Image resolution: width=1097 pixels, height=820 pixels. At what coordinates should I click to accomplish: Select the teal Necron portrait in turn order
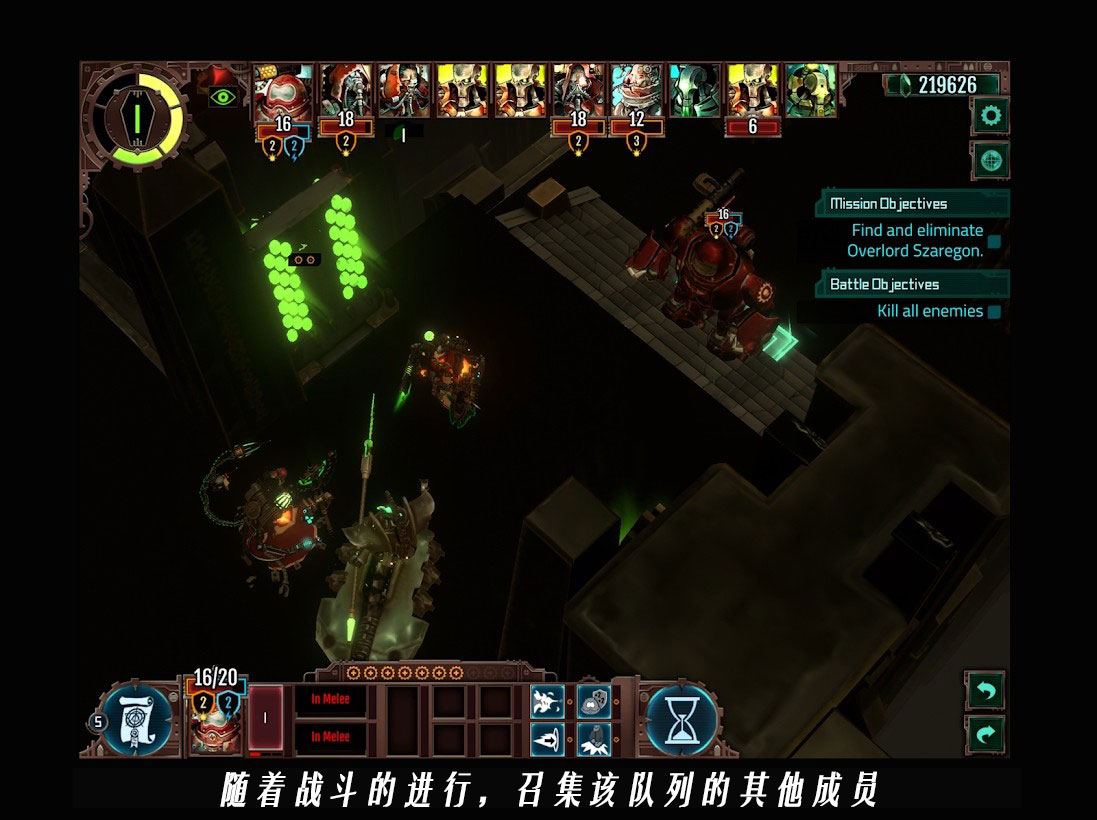click(694, 91)
